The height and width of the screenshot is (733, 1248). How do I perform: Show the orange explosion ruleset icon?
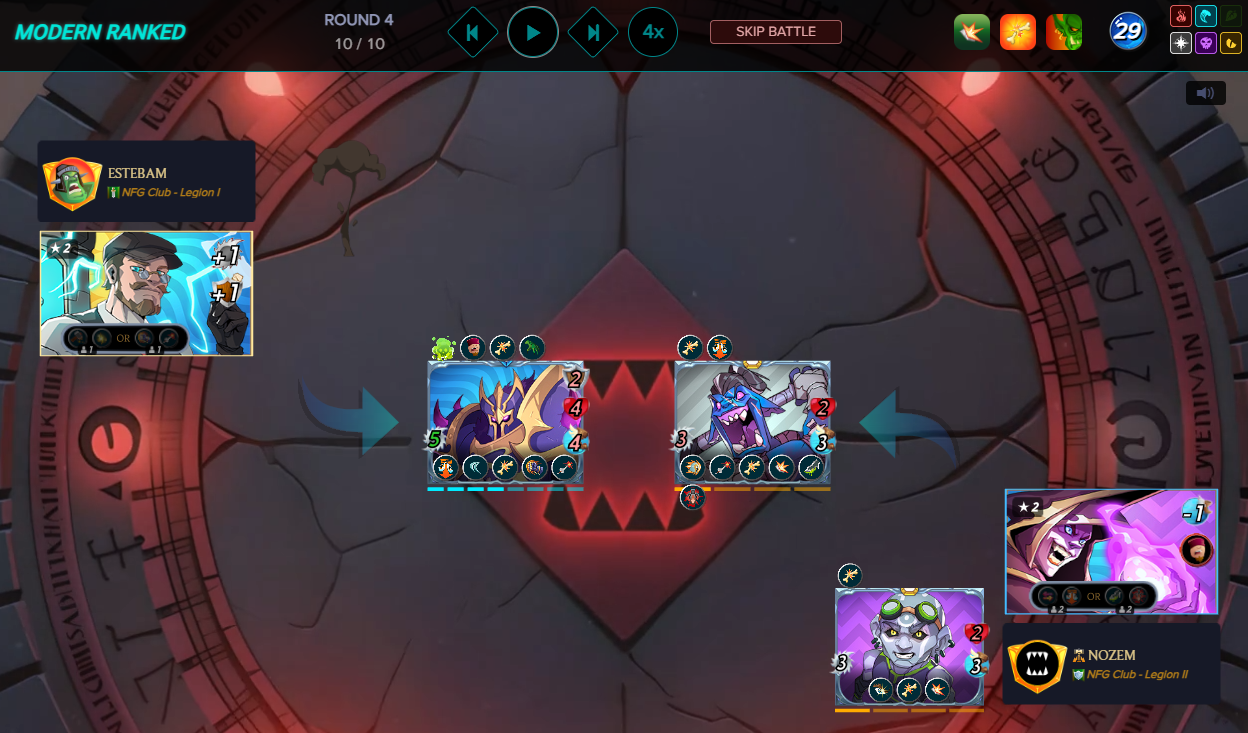(1017, 32)
